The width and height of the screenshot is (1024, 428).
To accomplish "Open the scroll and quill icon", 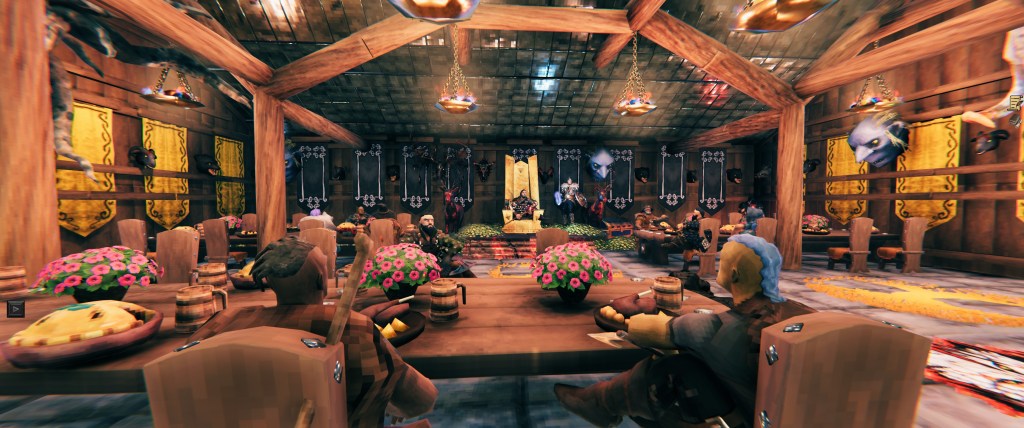I will click(x=1016, y=102).
